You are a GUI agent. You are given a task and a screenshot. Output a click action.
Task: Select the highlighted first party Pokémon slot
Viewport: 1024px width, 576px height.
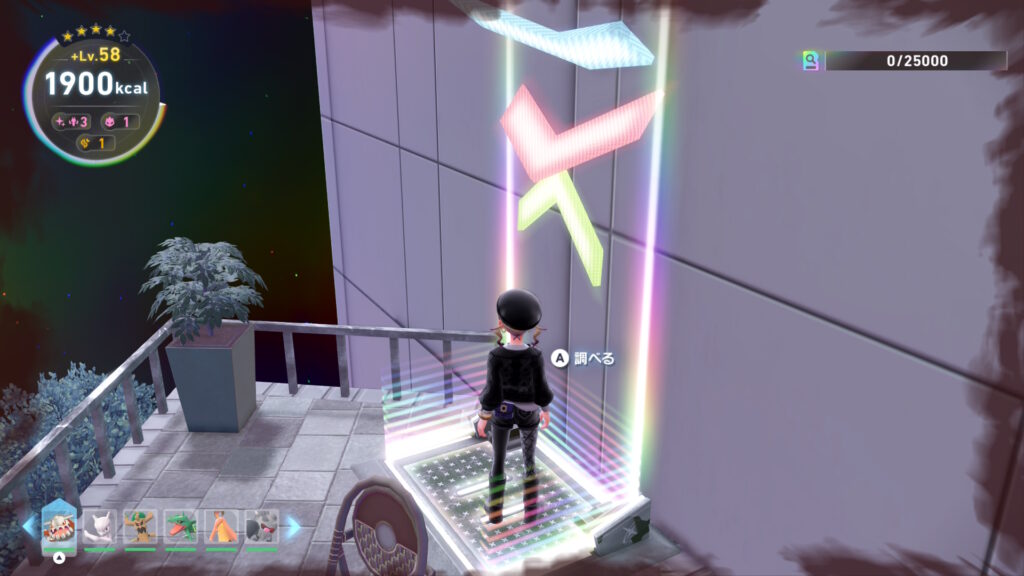tap(59, 526)
